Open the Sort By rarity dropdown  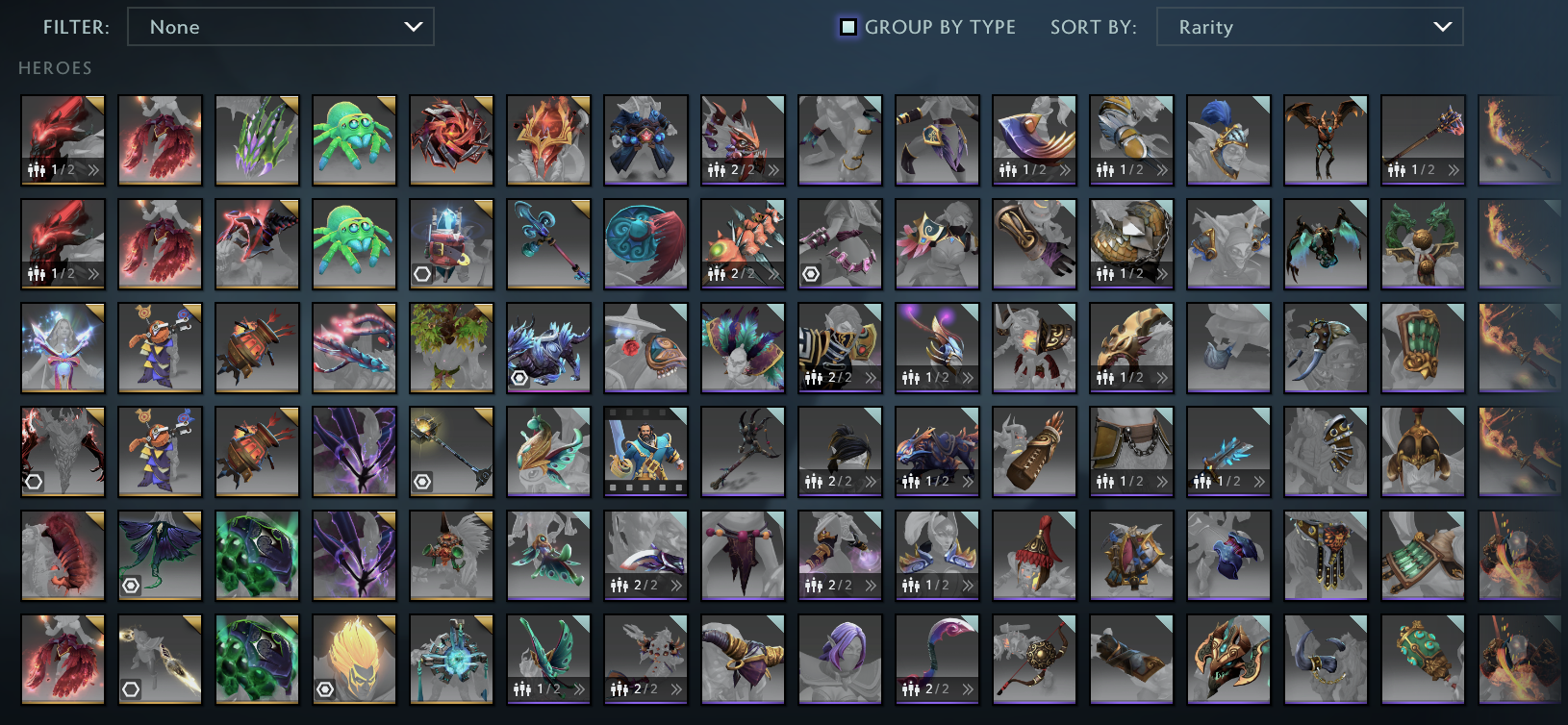(x=1308, y=27)
